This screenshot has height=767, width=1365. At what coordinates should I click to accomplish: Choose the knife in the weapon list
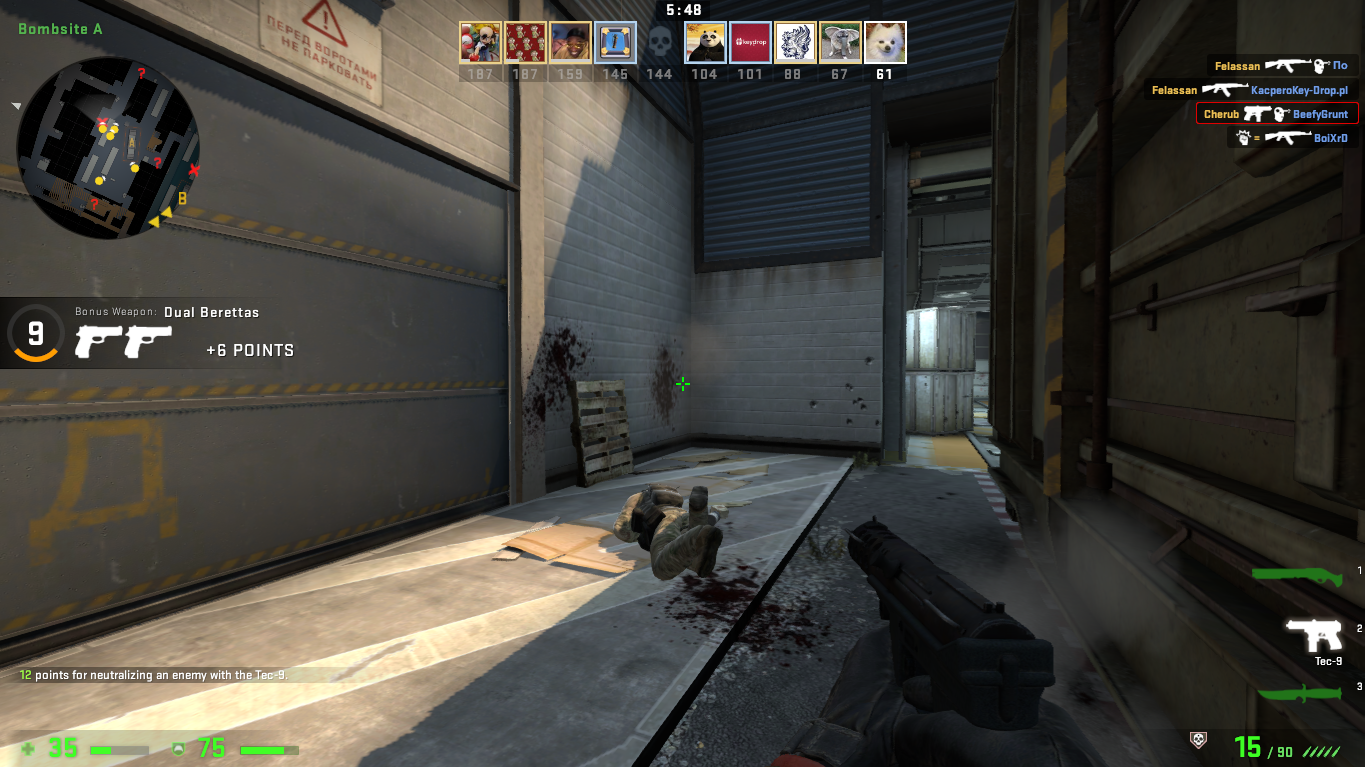pos(1299,693)
